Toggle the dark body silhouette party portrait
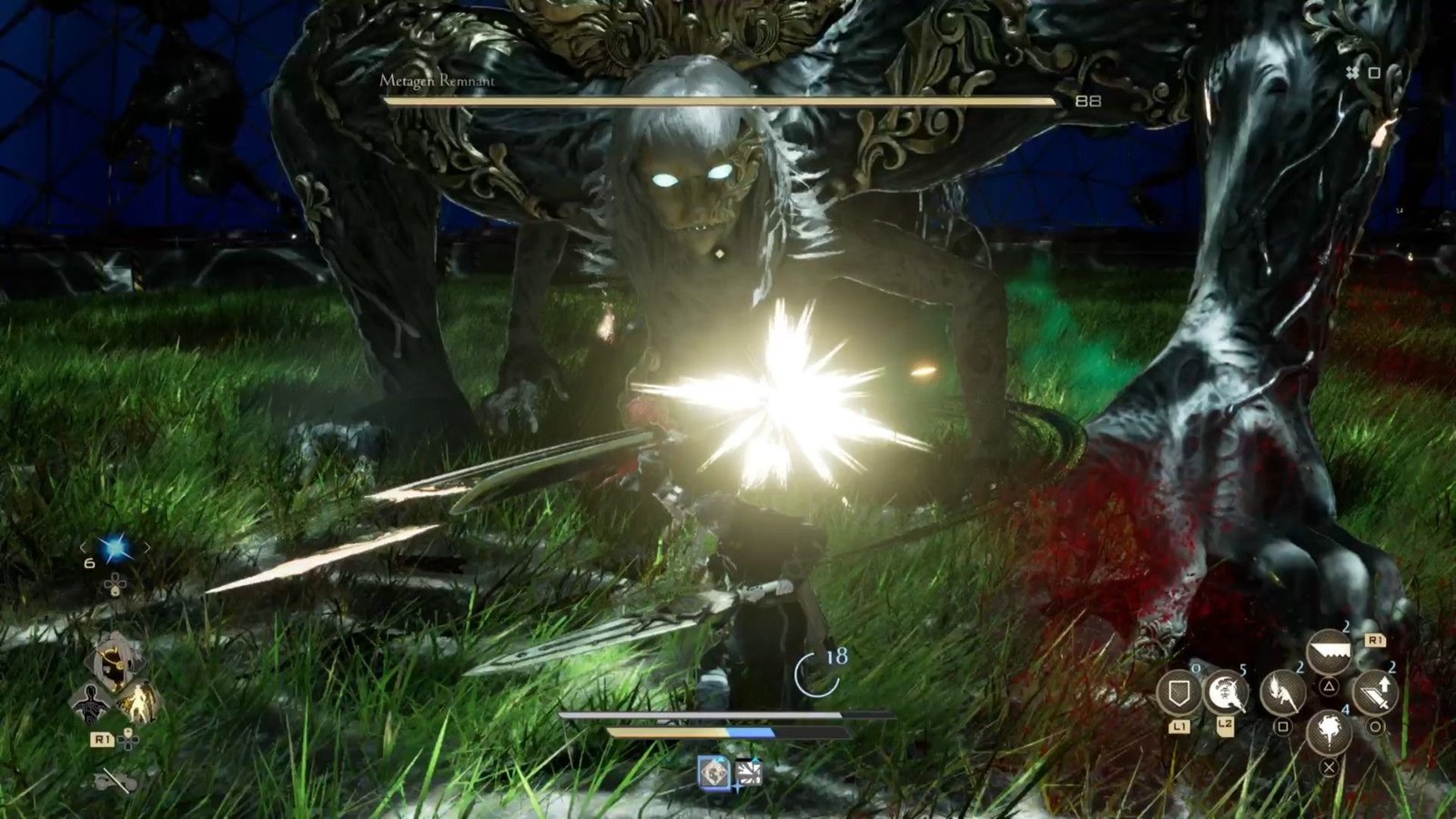The height and width of the screenshot is (819, 1456). 91,703
